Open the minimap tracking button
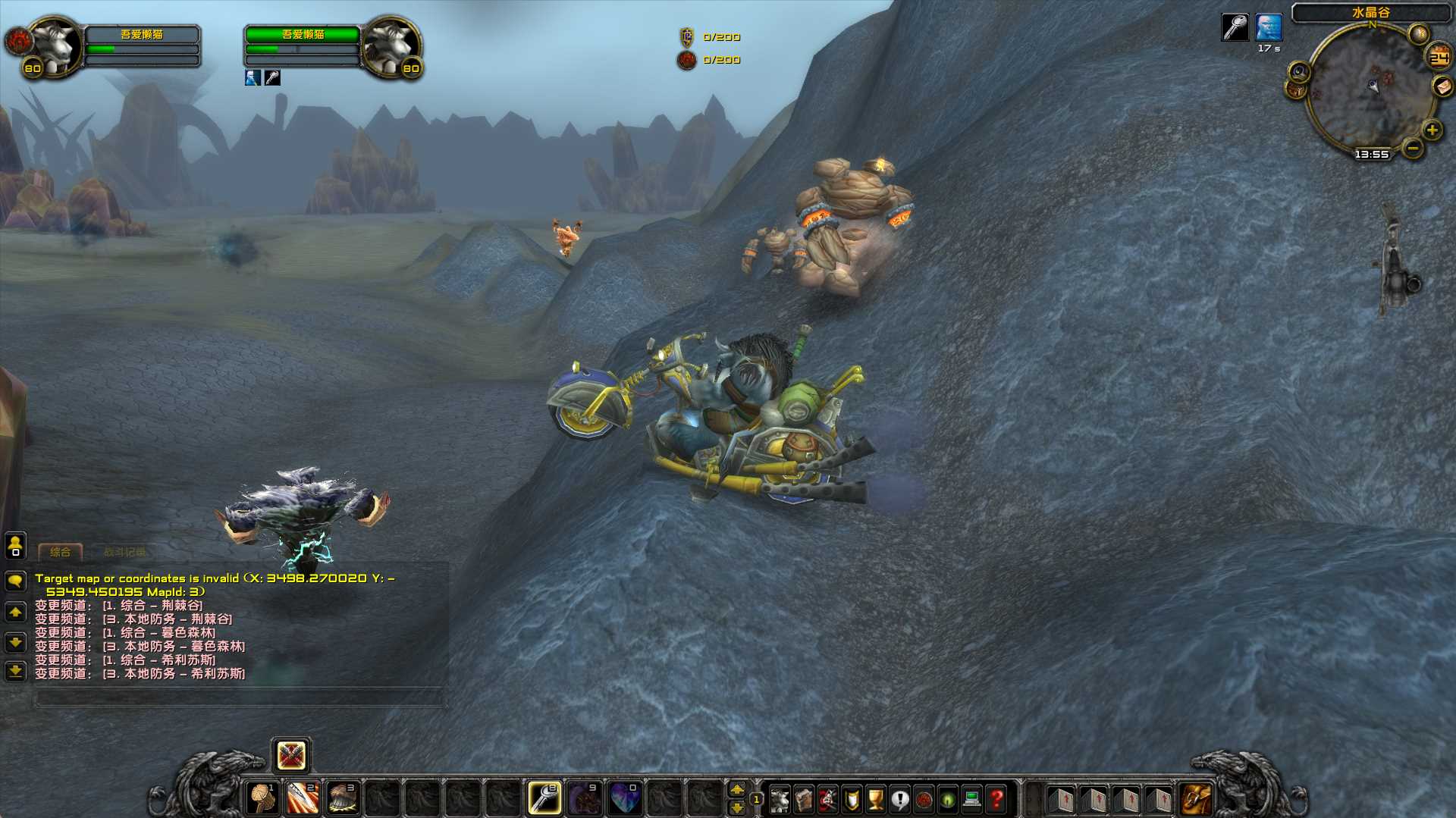Viewport: 1456px width, 818px height. click(1299, 72)
